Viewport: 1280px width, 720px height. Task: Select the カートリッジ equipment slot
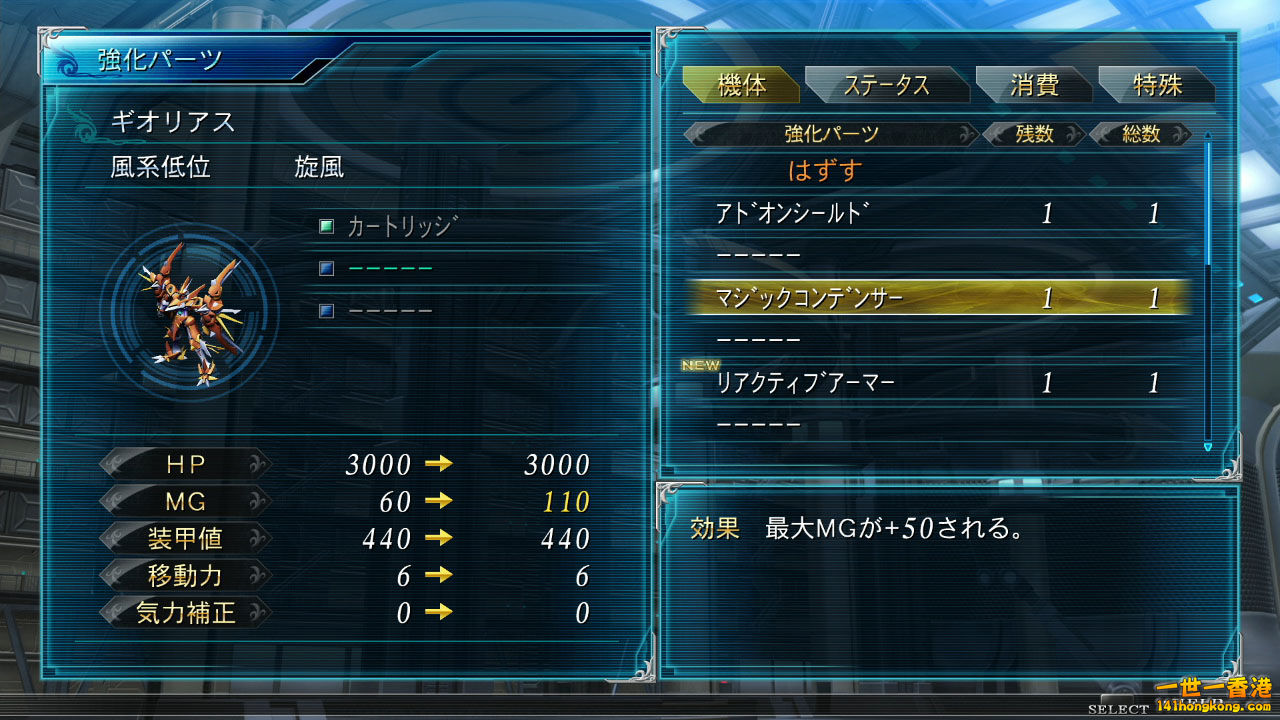click(400, 227)
